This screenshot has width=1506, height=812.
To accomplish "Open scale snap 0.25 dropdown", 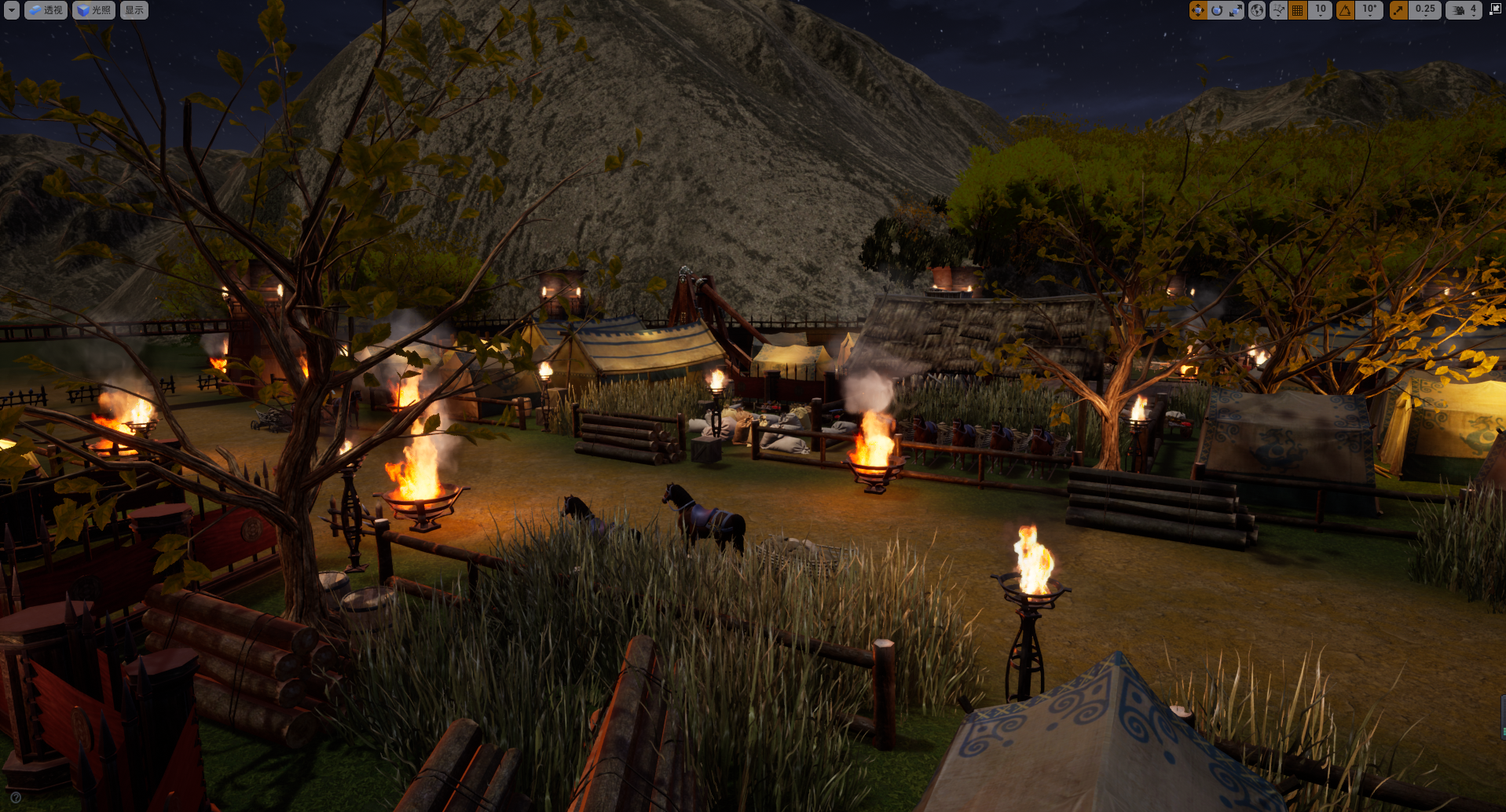I will [x=1425, y=10].
